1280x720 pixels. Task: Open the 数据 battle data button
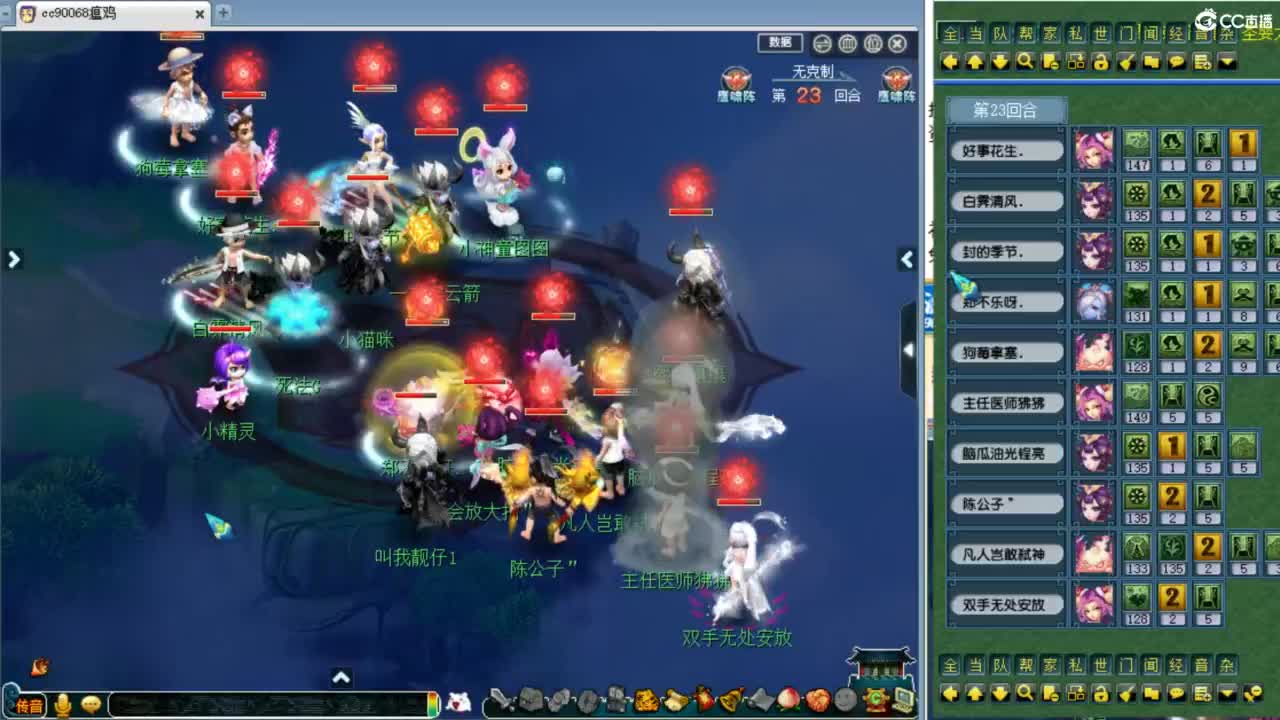click(779, 43)
